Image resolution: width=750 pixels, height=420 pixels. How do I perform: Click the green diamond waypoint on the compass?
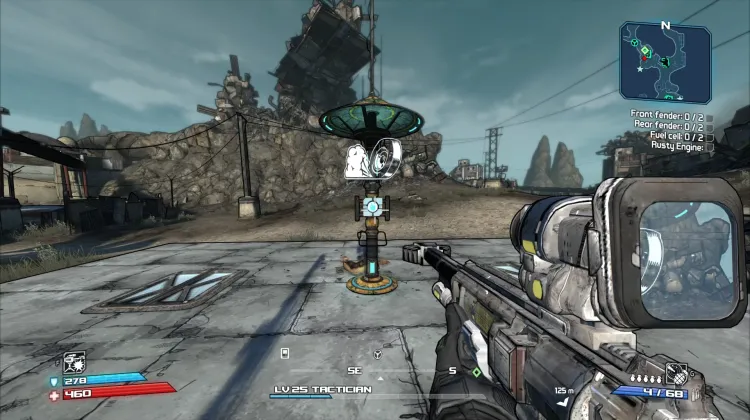(x=477, y=372)
